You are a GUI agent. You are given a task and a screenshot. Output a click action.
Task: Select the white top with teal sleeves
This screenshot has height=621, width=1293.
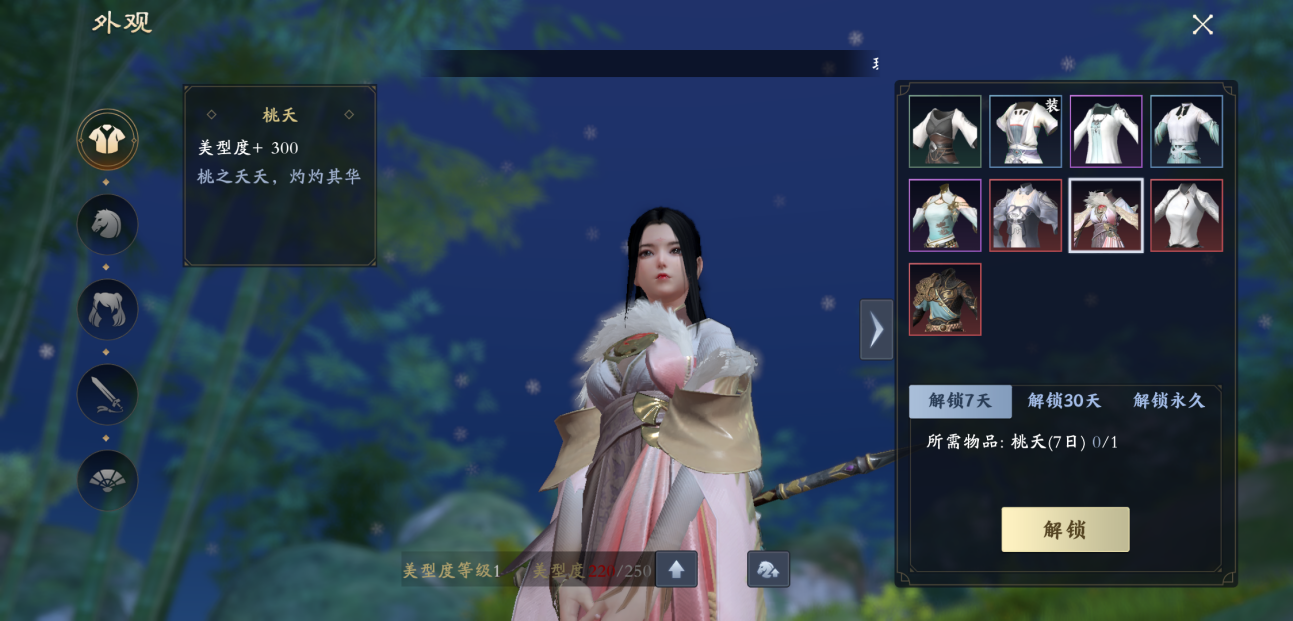pos(1186,131)
